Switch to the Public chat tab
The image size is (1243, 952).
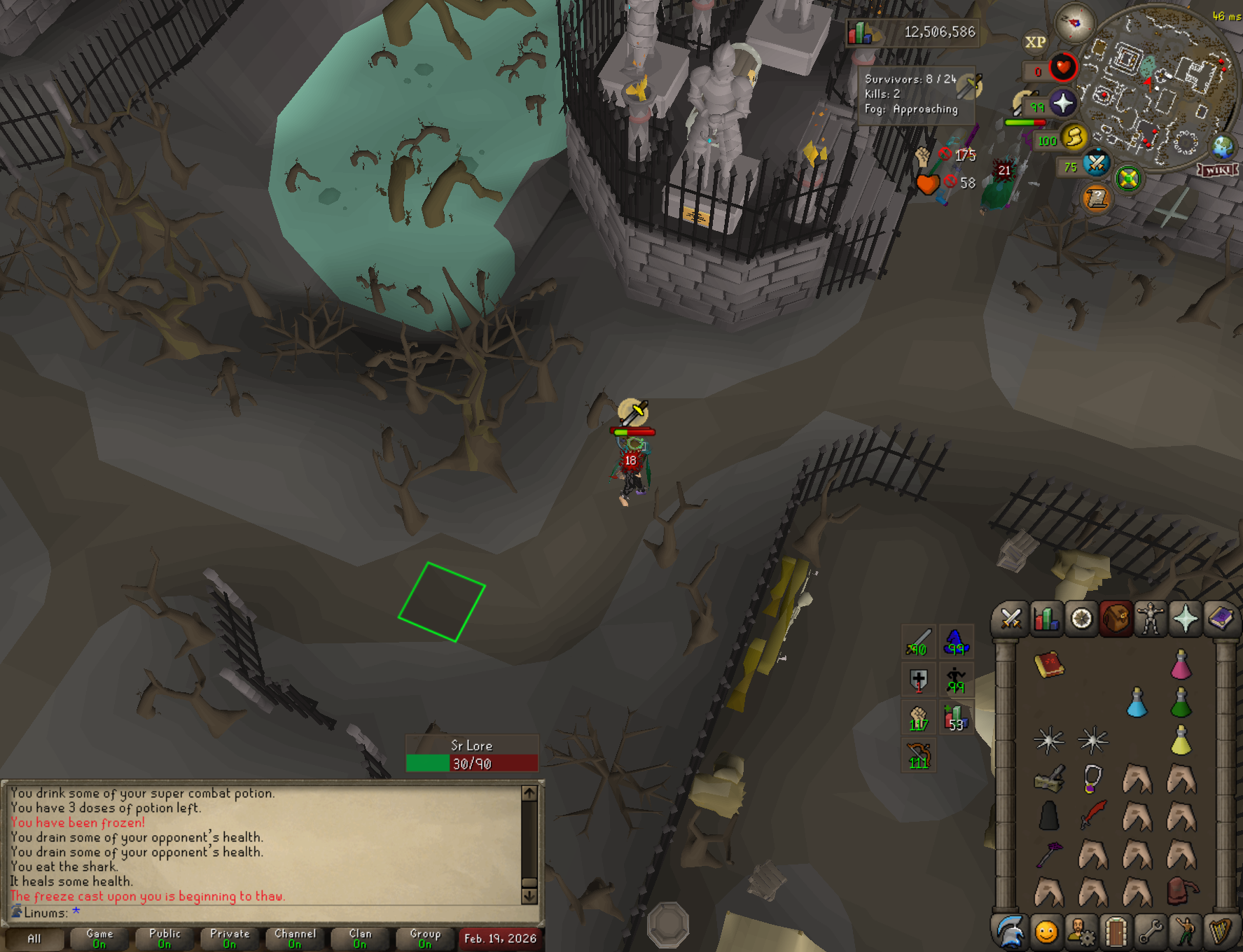(x=165, y=938)
